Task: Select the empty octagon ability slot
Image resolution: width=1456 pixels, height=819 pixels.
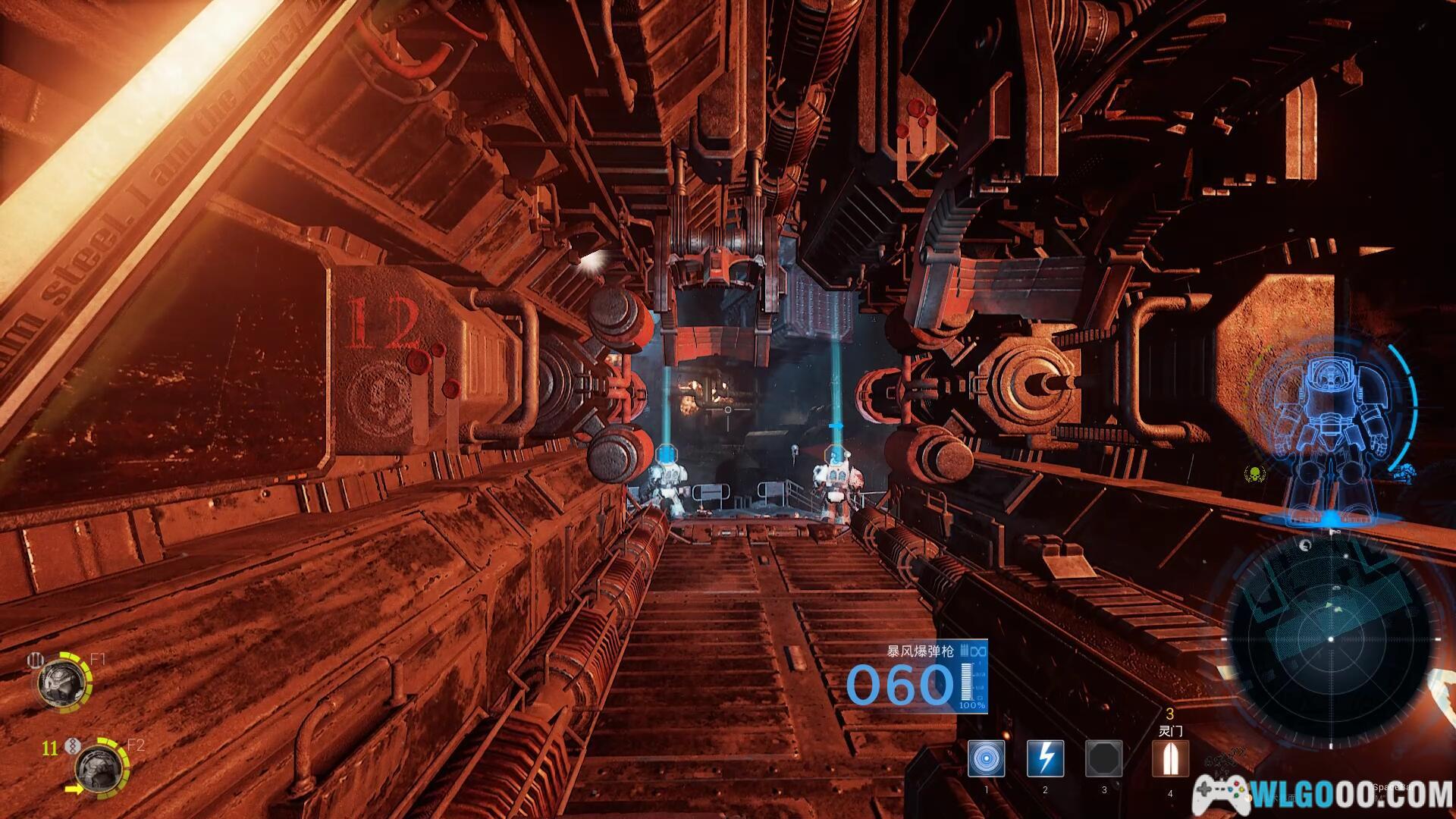Action: [x=1103, y=758]
